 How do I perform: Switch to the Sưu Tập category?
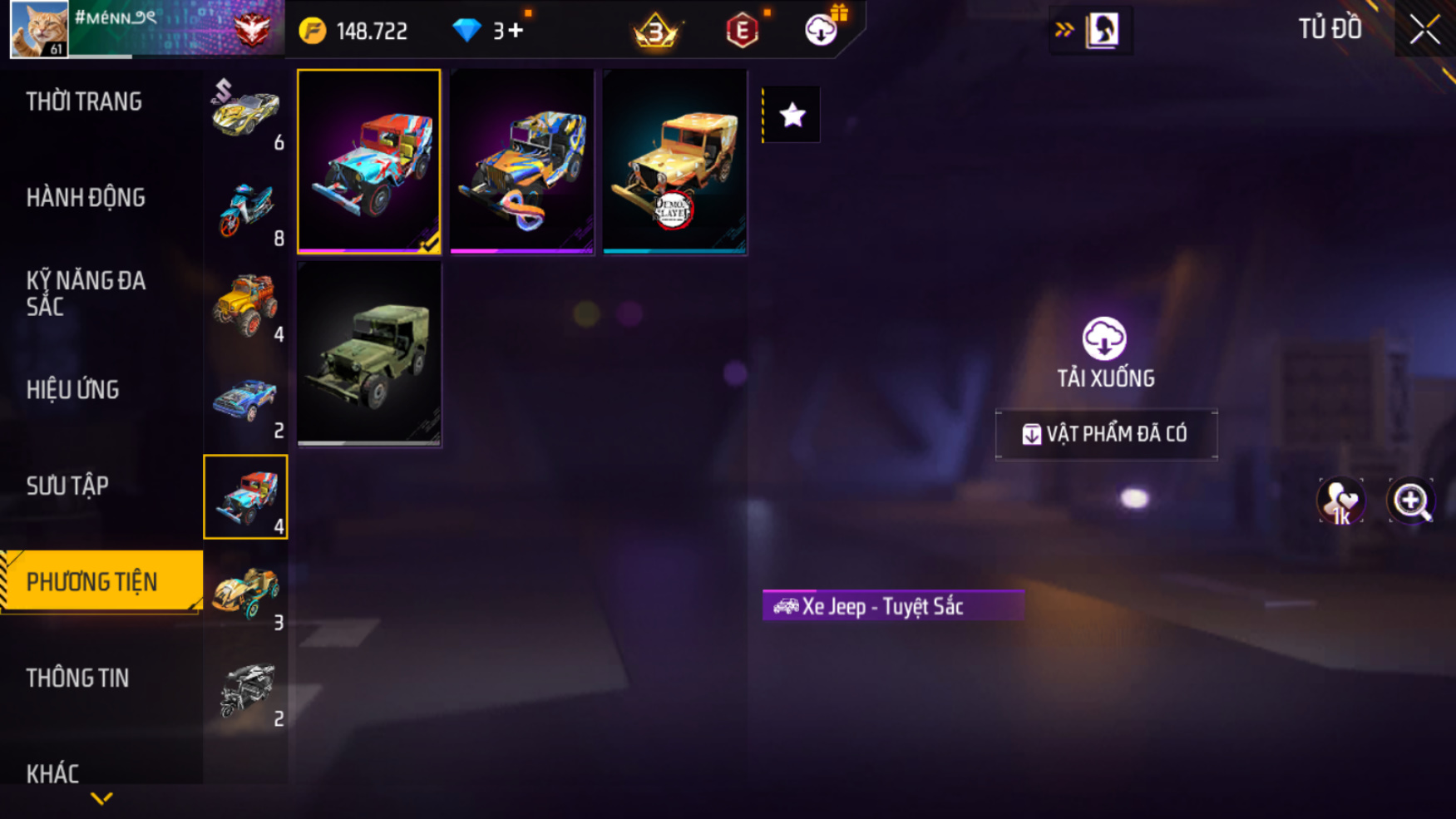(67, 486)
